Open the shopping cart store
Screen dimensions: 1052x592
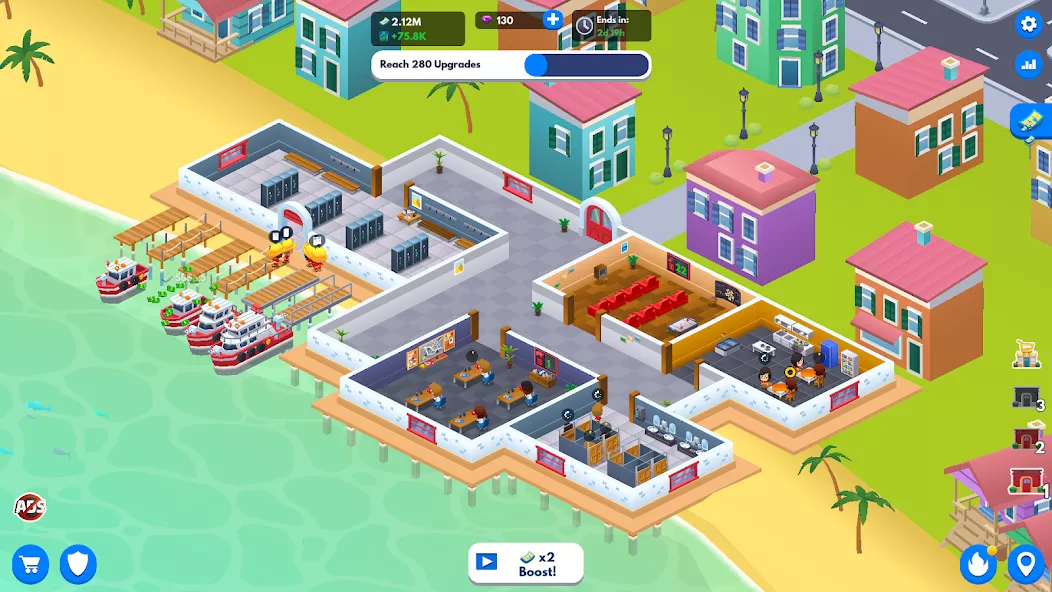pyautogui.click(x=30, y=565)
